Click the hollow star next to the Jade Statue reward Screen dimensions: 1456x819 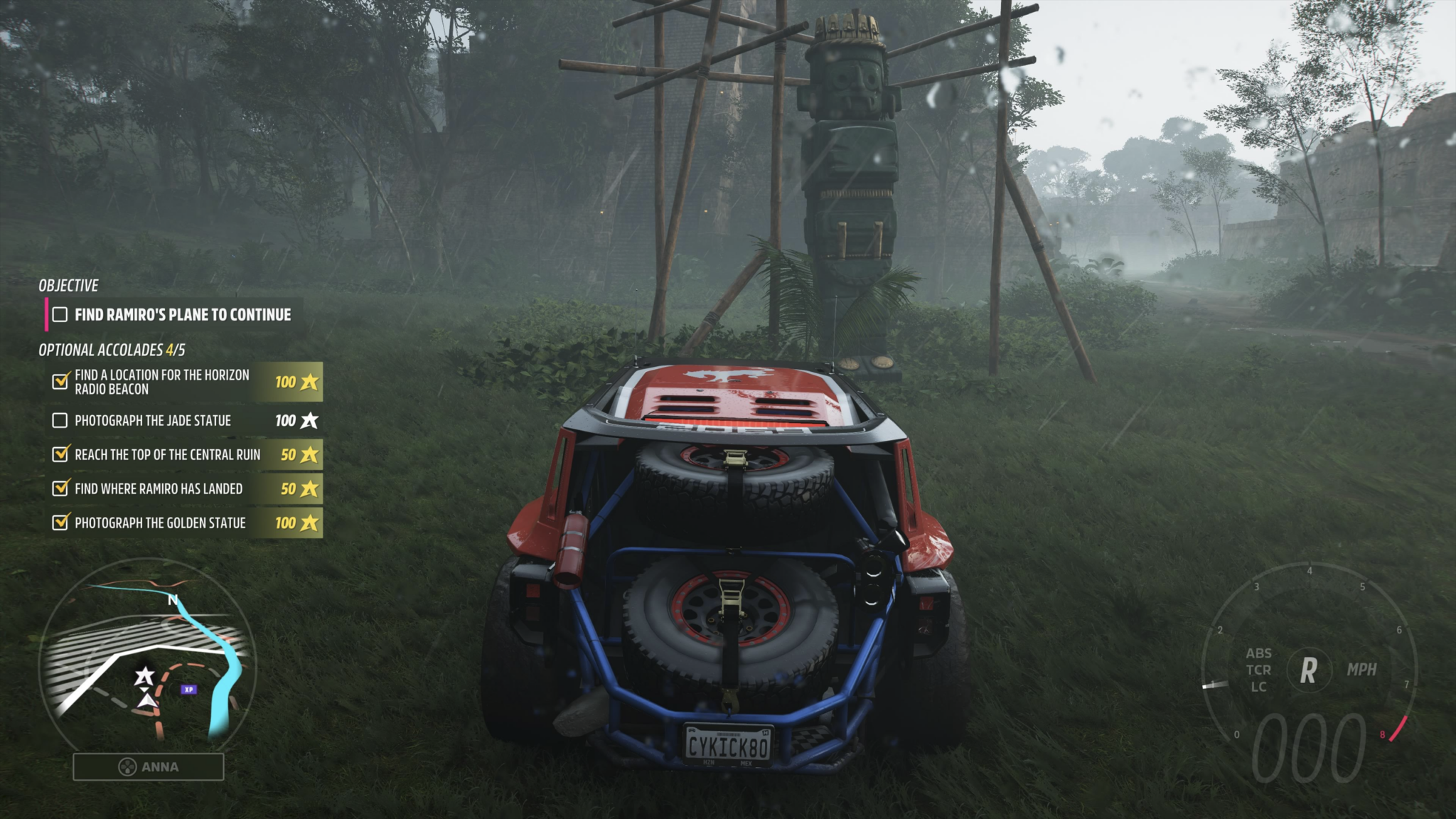[x=310, y=420]
